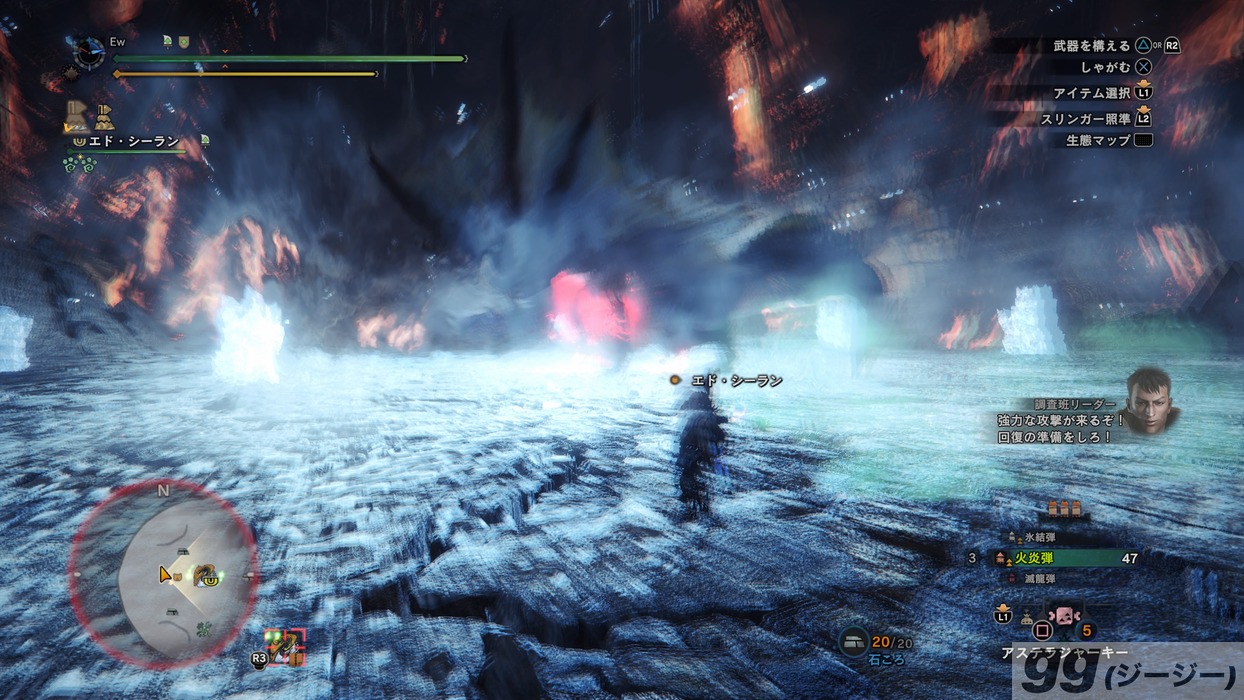Click the green herb marker on minimap
This screenshot has width=1244, height=700.
(205, 629)
